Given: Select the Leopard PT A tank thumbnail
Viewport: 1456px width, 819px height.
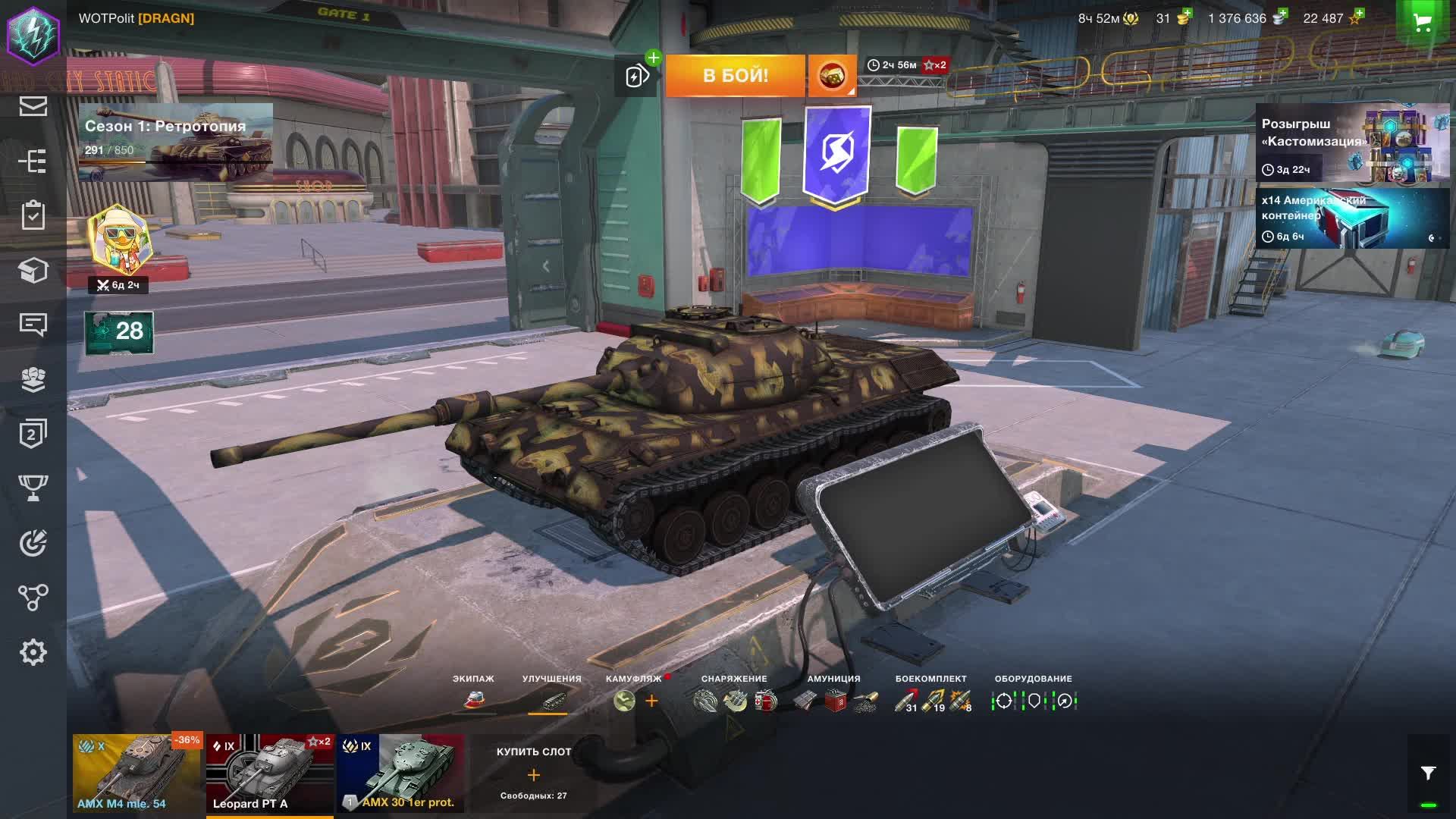Looking at the screenshot, I should [269, 773].
